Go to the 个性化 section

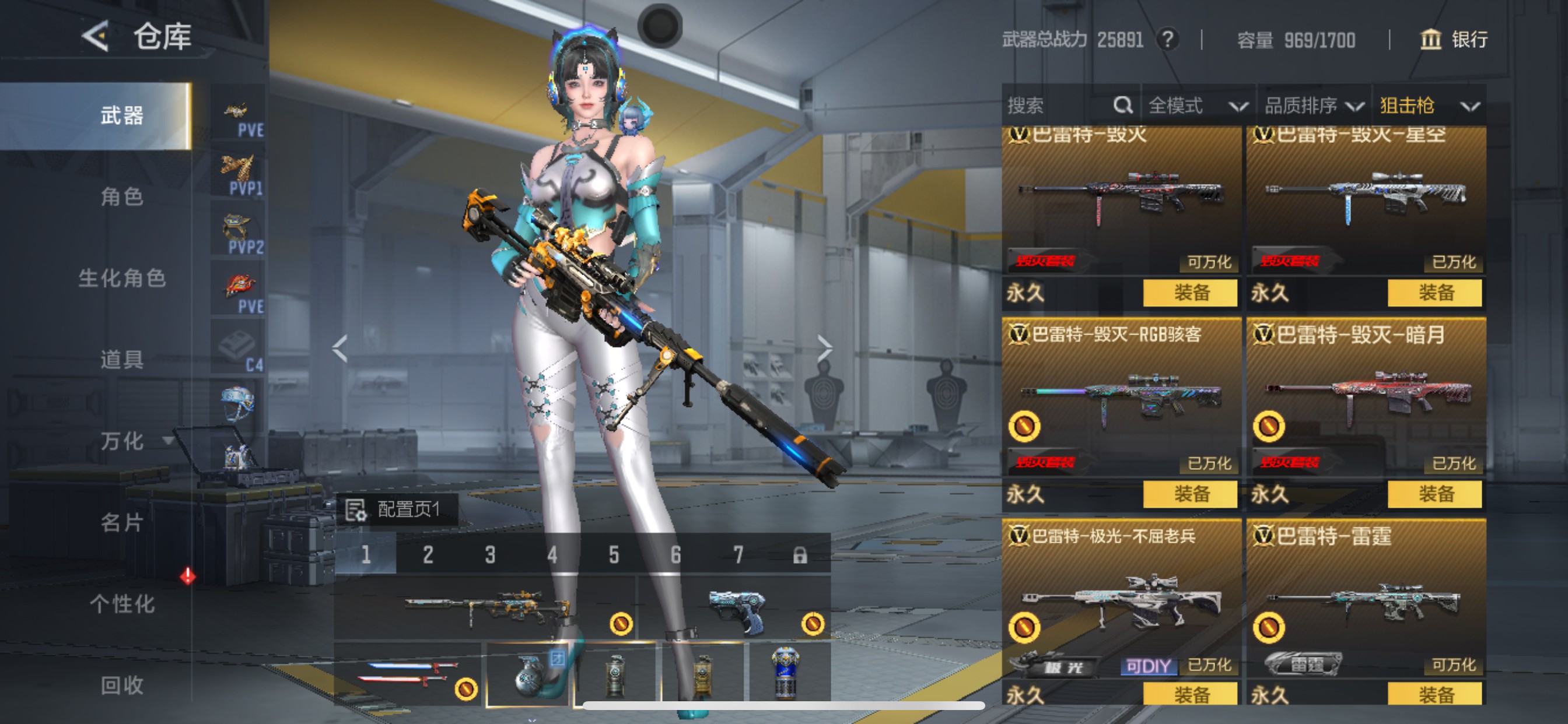coord(122,604)
